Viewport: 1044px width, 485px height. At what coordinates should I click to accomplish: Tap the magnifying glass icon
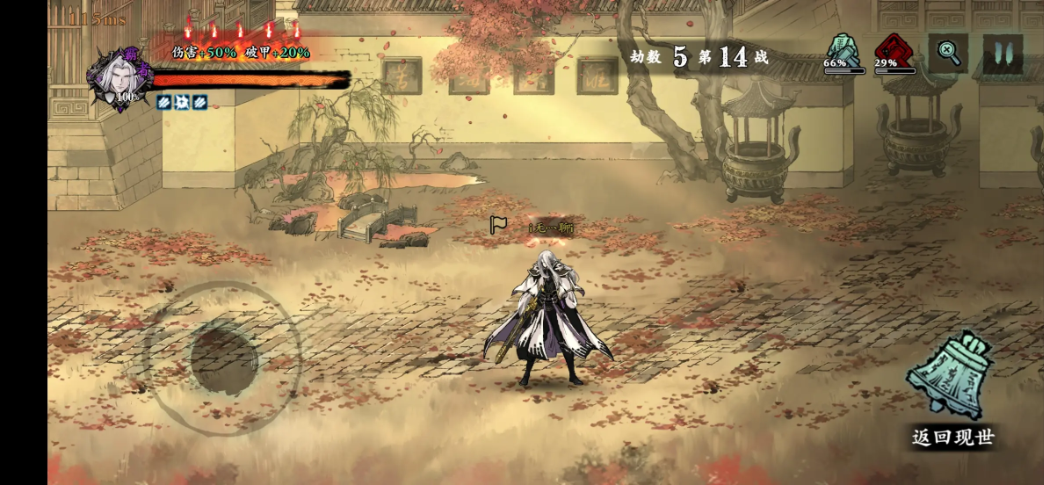tap(948, 53)
